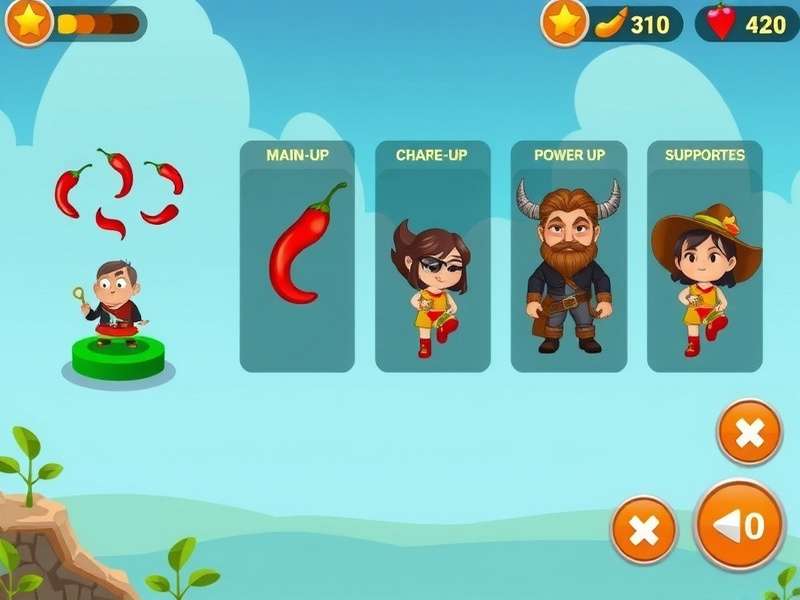Select the MAIN-UP chili pepper card

pyautogui.click(x=297, y=257)
